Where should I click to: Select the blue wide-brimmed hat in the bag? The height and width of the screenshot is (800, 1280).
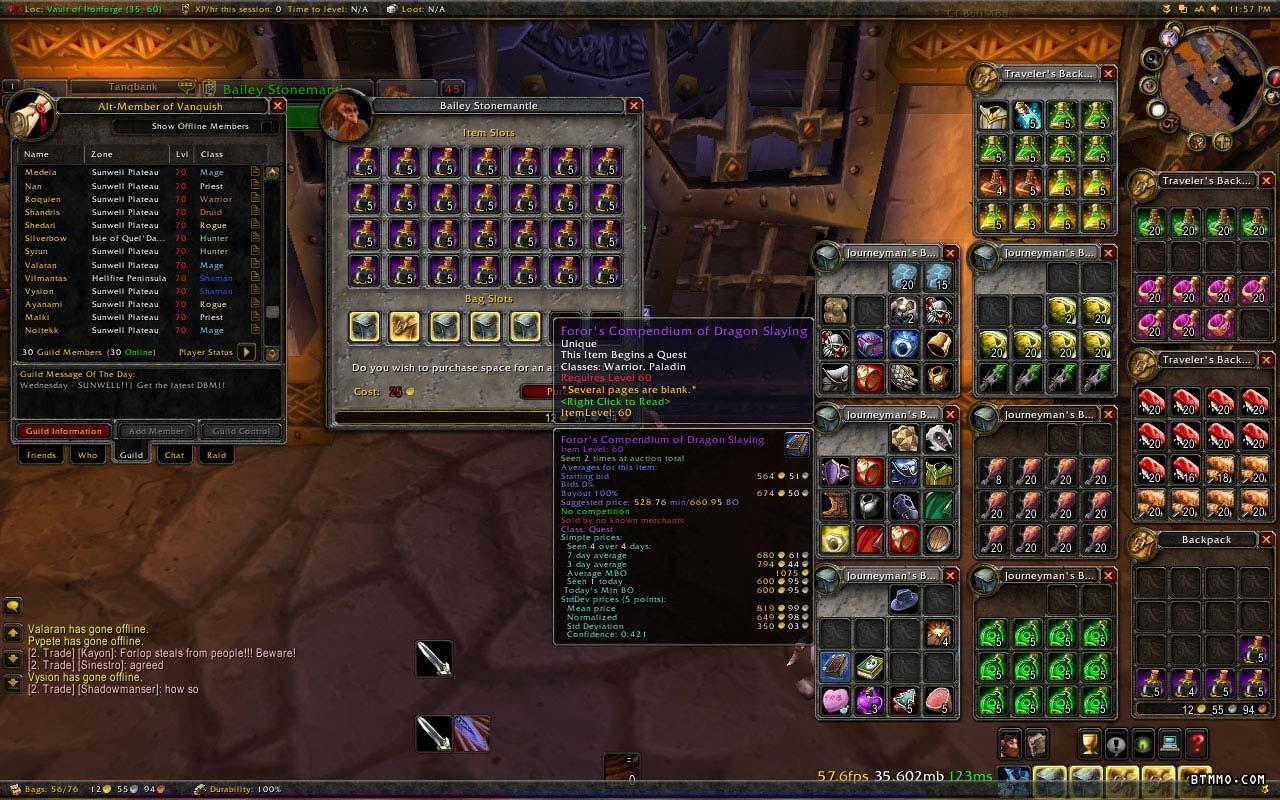click(905, 600)
